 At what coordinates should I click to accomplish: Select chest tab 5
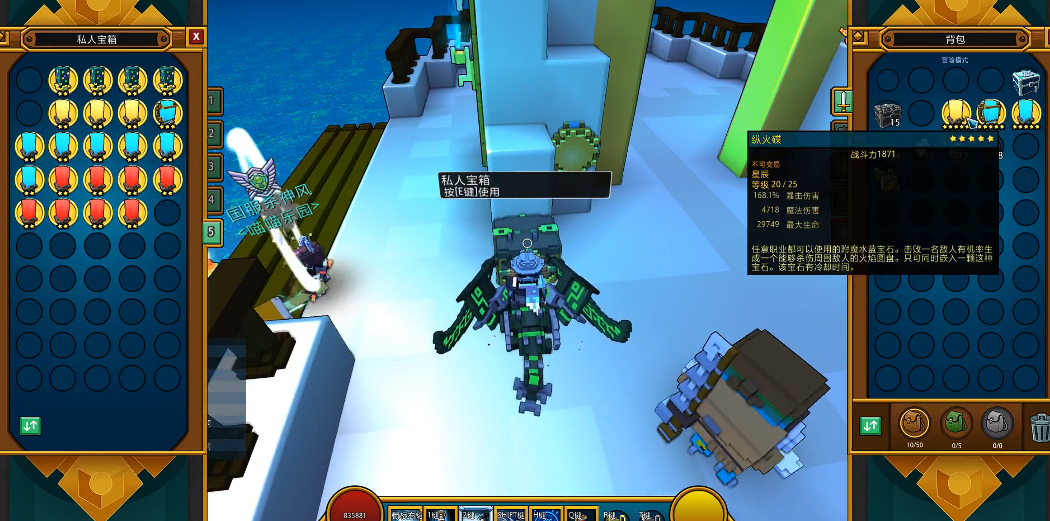point(212,233)
